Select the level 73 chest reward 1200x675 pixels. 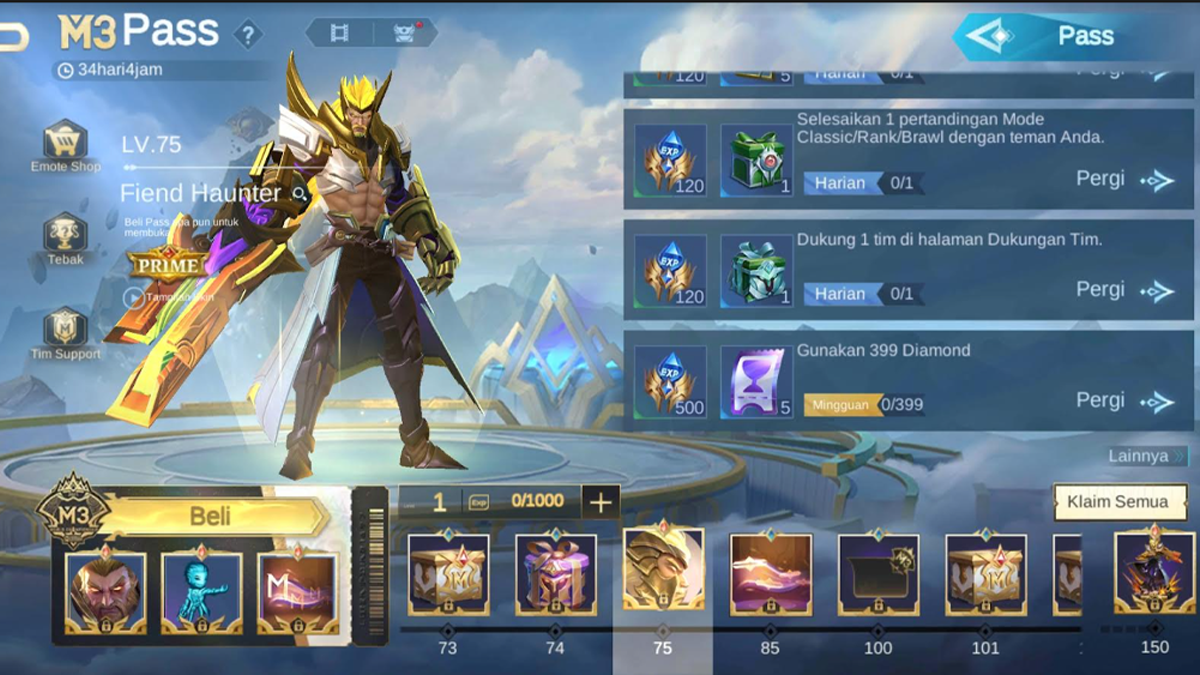click(448, 573)
